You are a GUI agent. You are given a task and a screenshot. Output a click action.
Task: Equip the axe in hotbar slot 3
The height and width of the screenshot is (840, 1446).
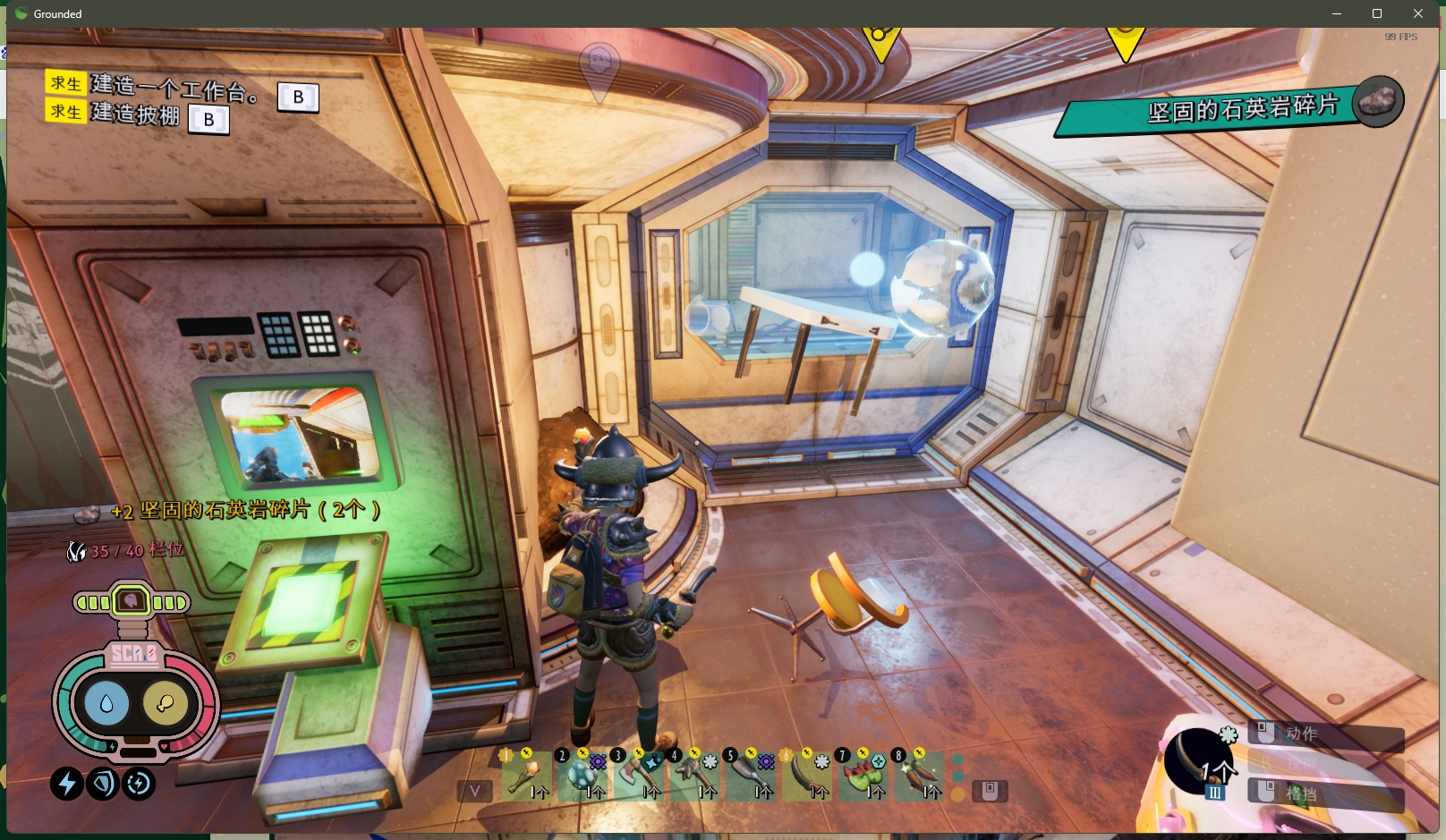click(x=639, y=776)
